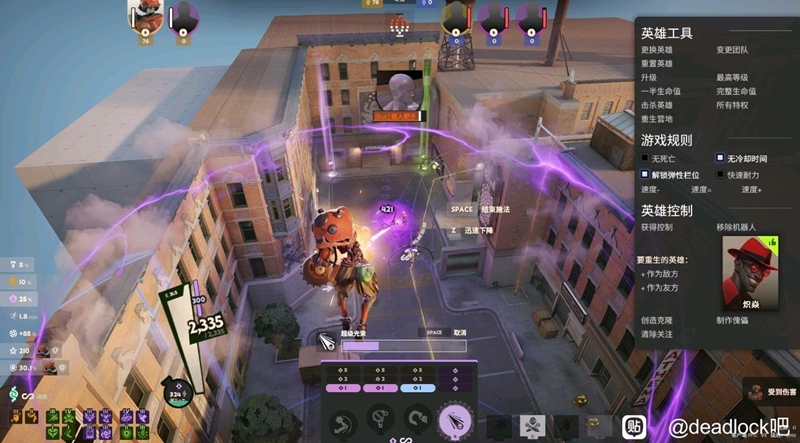Screen dimensions: 800x443
Task: Restore health with 完整生命值
Action: point(736,91)
